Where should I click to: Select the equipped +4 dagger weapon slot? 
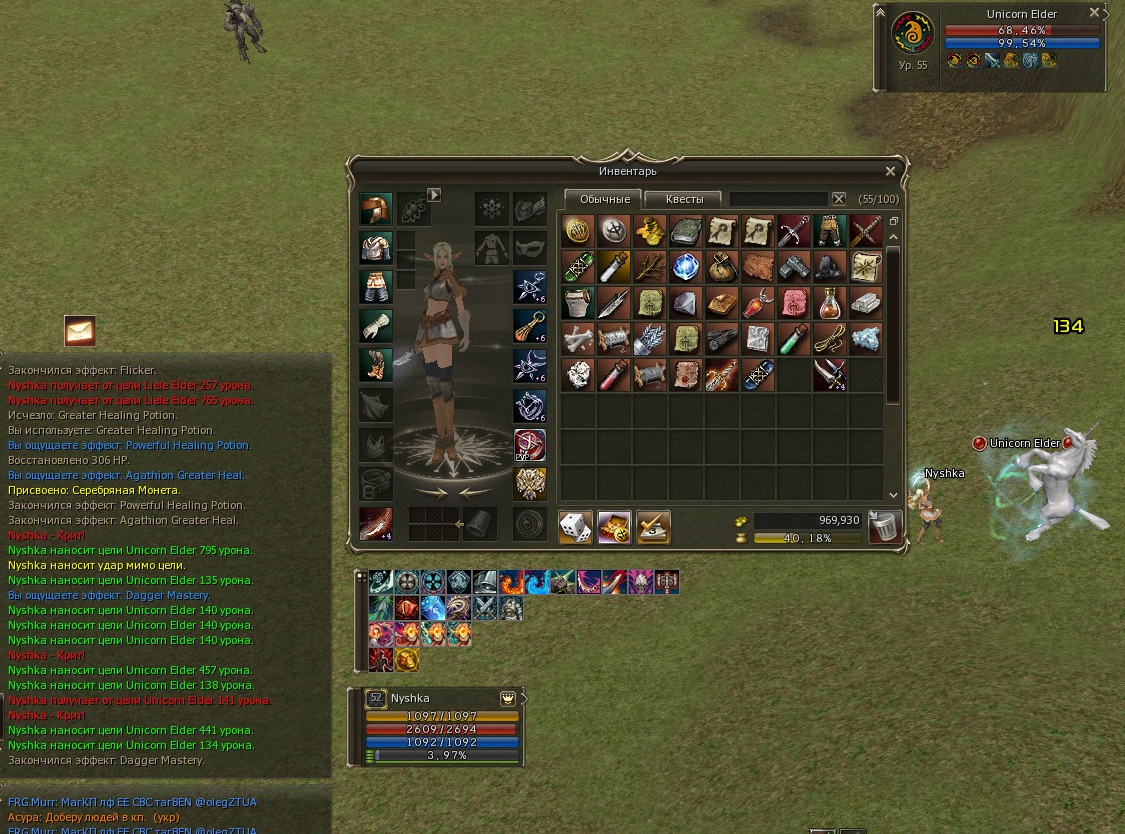(x=377, y=524)
